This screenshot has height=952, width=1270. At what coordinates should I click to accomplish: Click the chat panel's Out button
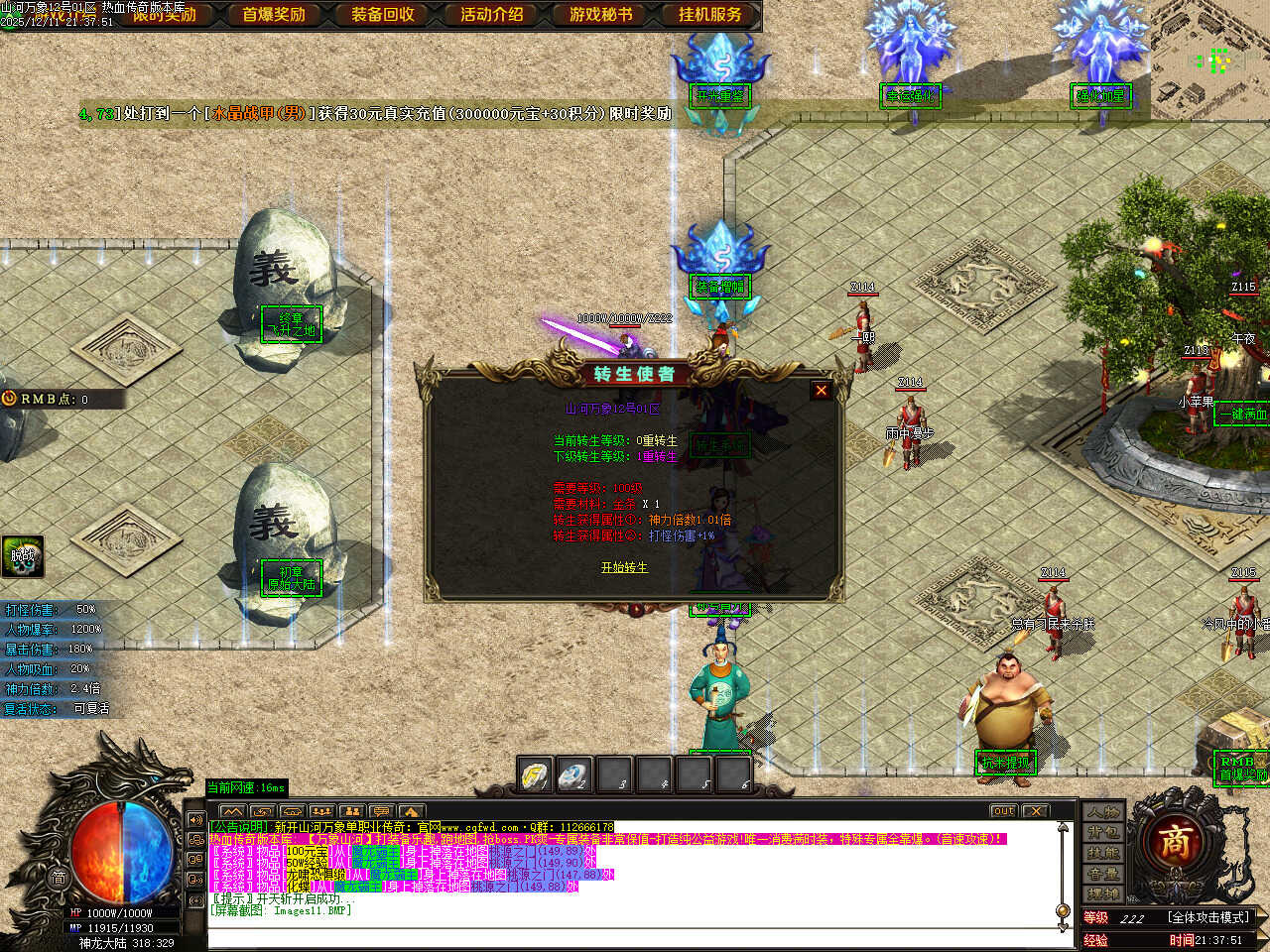click(1003, 811)
